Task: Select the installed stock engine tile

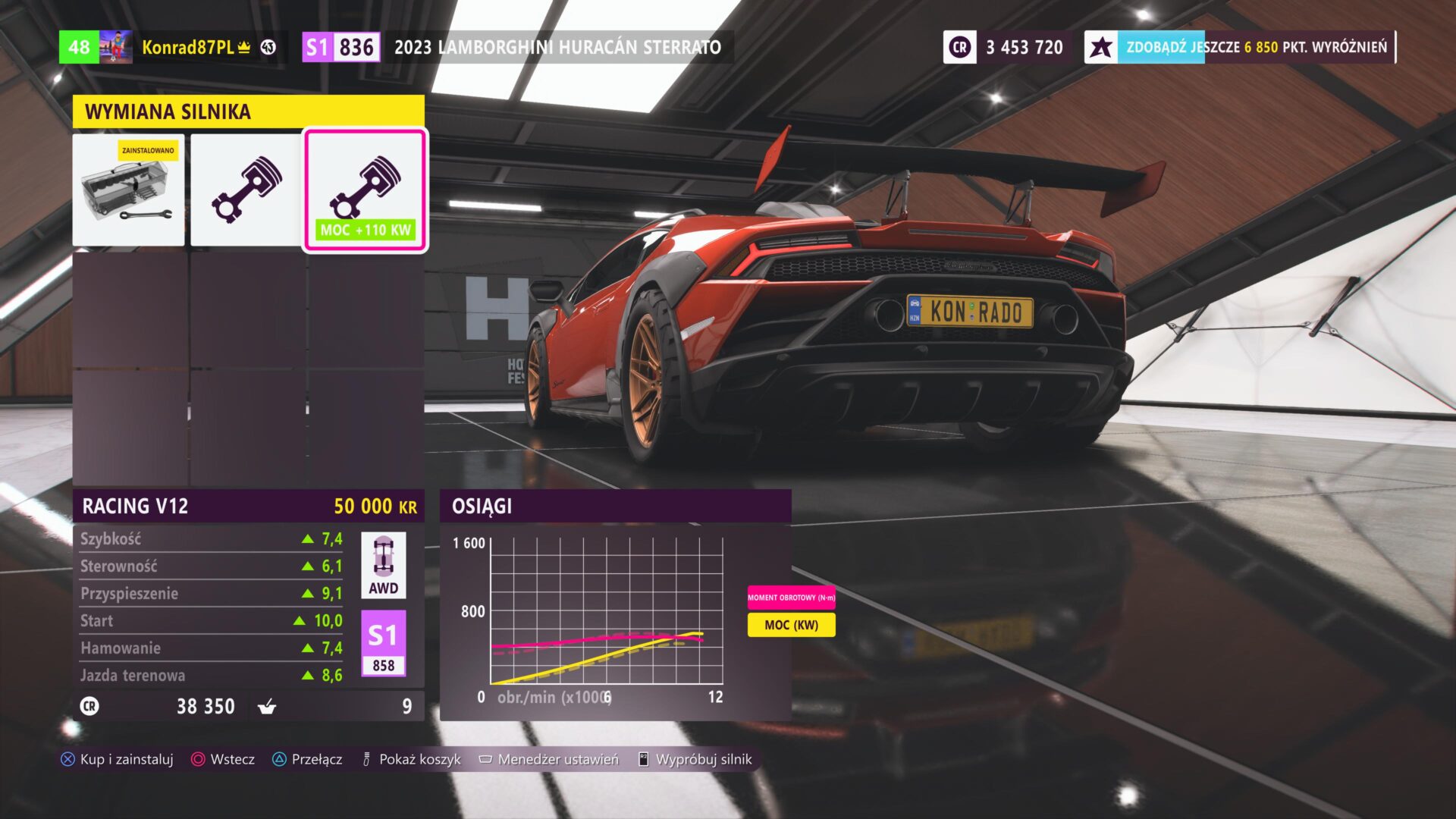Action: point(129,190)
